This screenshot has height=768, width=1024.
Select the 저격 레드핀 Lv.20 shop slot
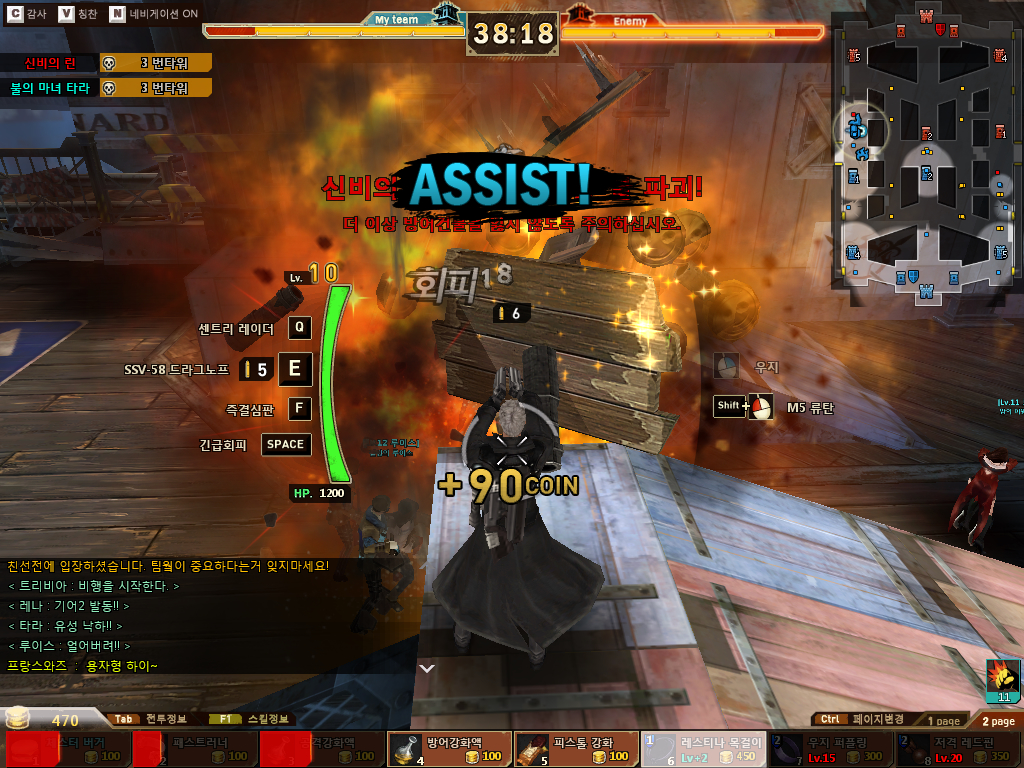coord(958,749)
